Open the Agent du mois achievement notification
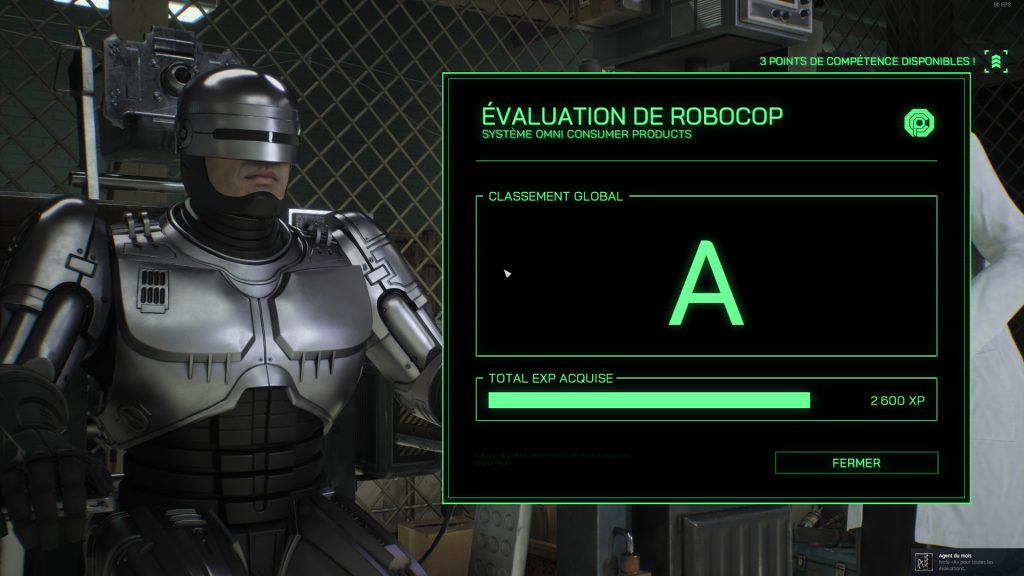 pyautogui.click(x=966, y=560)
